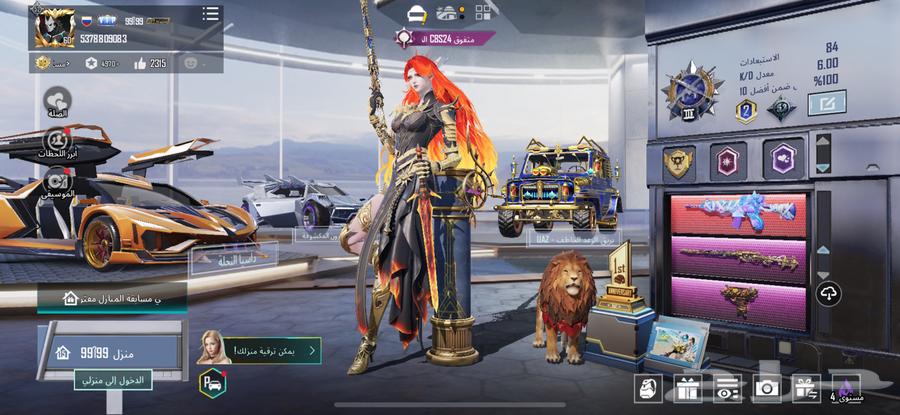Open the parking garage icon
Viewport: 900px width, 415px height.
coord(212,383)
